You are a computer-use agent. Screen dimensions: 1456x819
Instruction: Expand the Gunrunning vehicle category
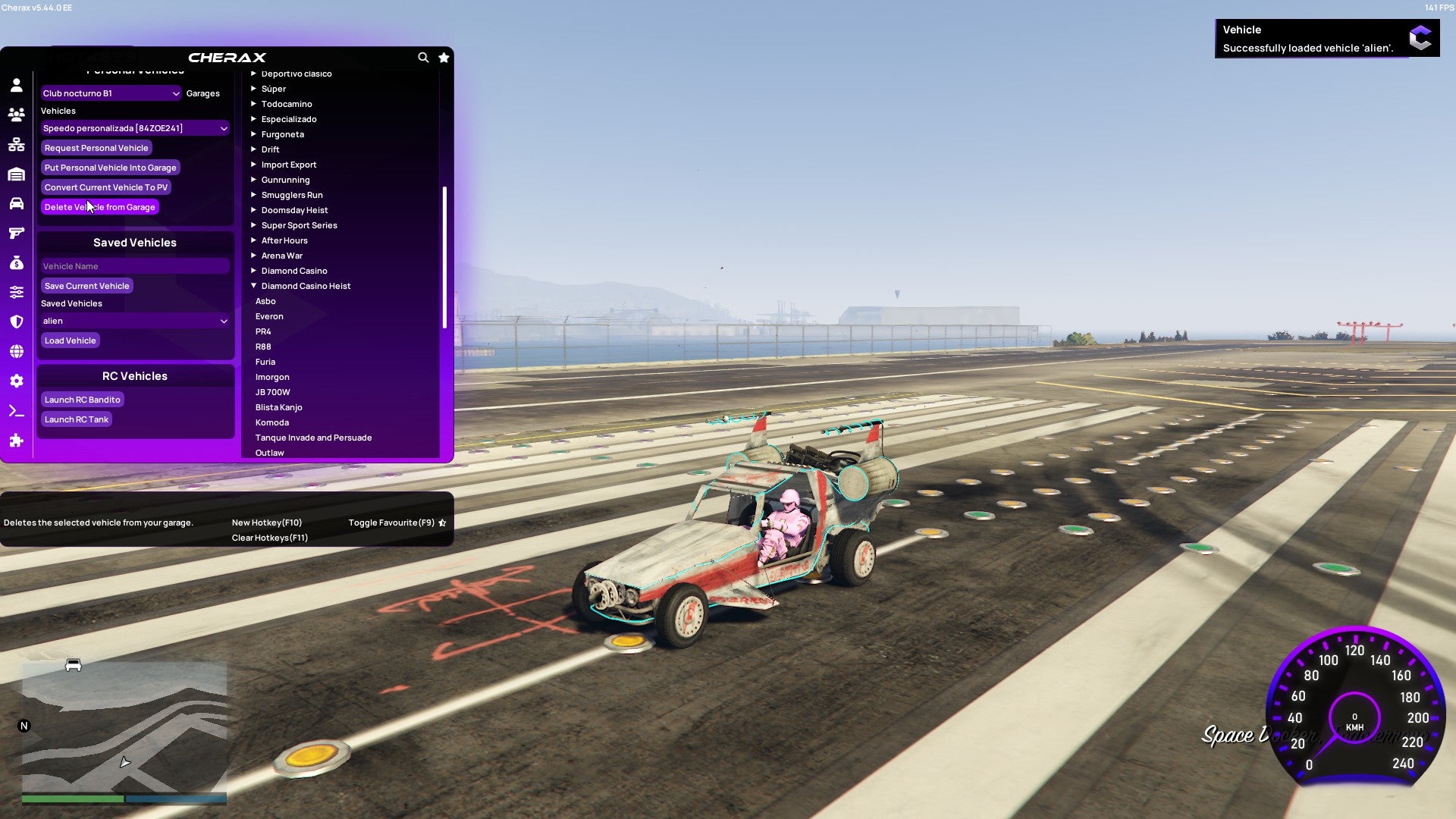coord(285,180)
